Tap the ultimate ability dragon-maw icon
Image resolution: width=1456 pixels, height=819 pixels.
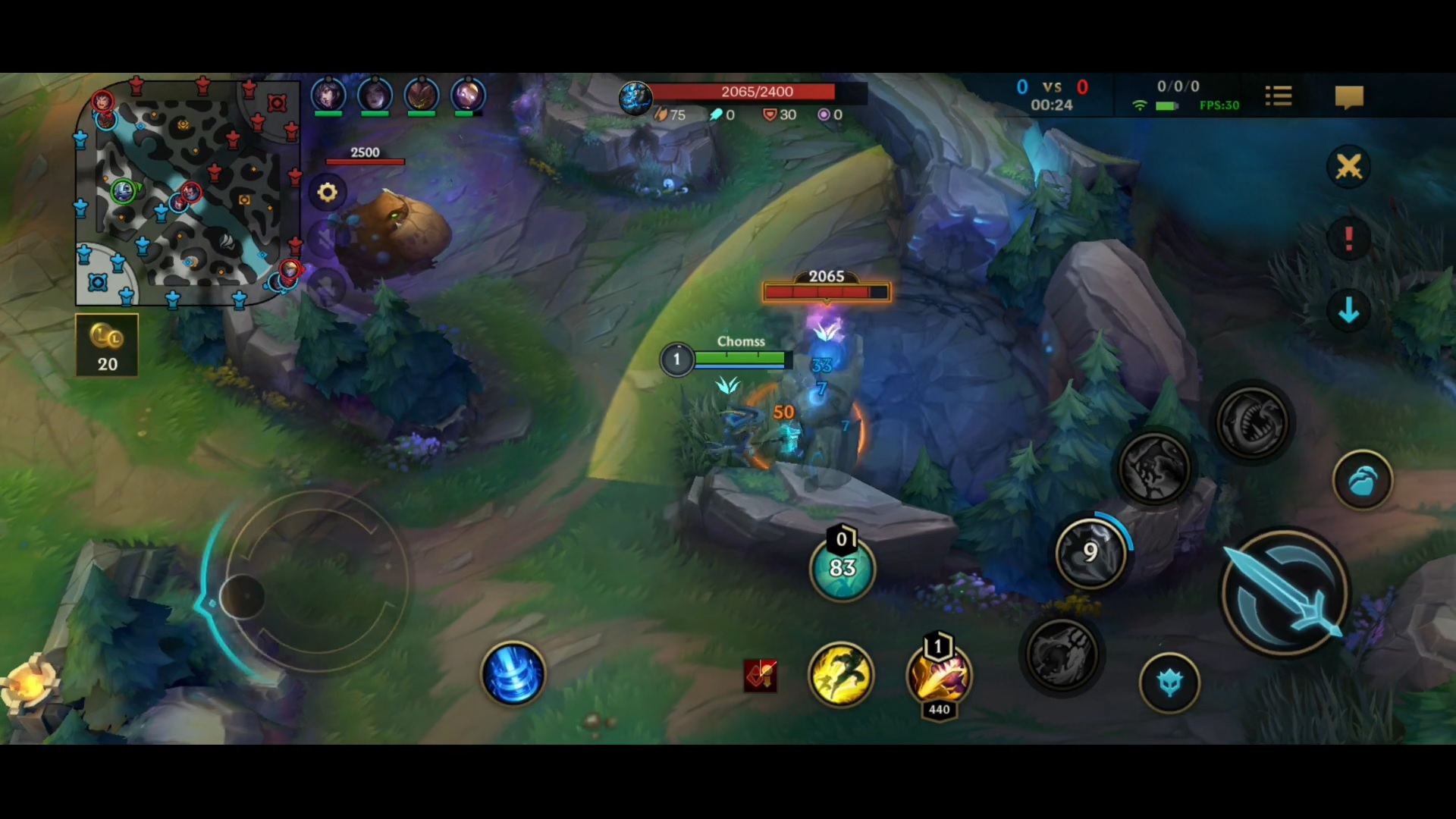click(x=1253, y=422)
